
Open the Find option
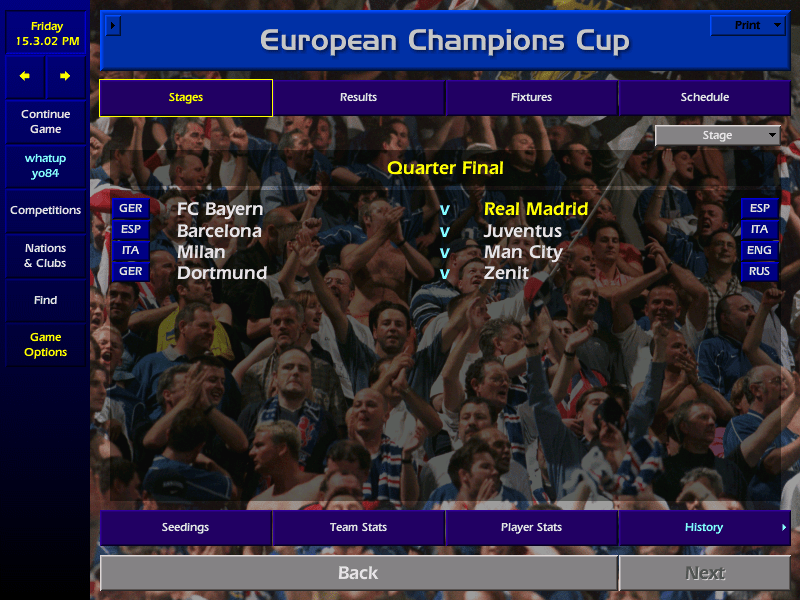coord(45,300)
